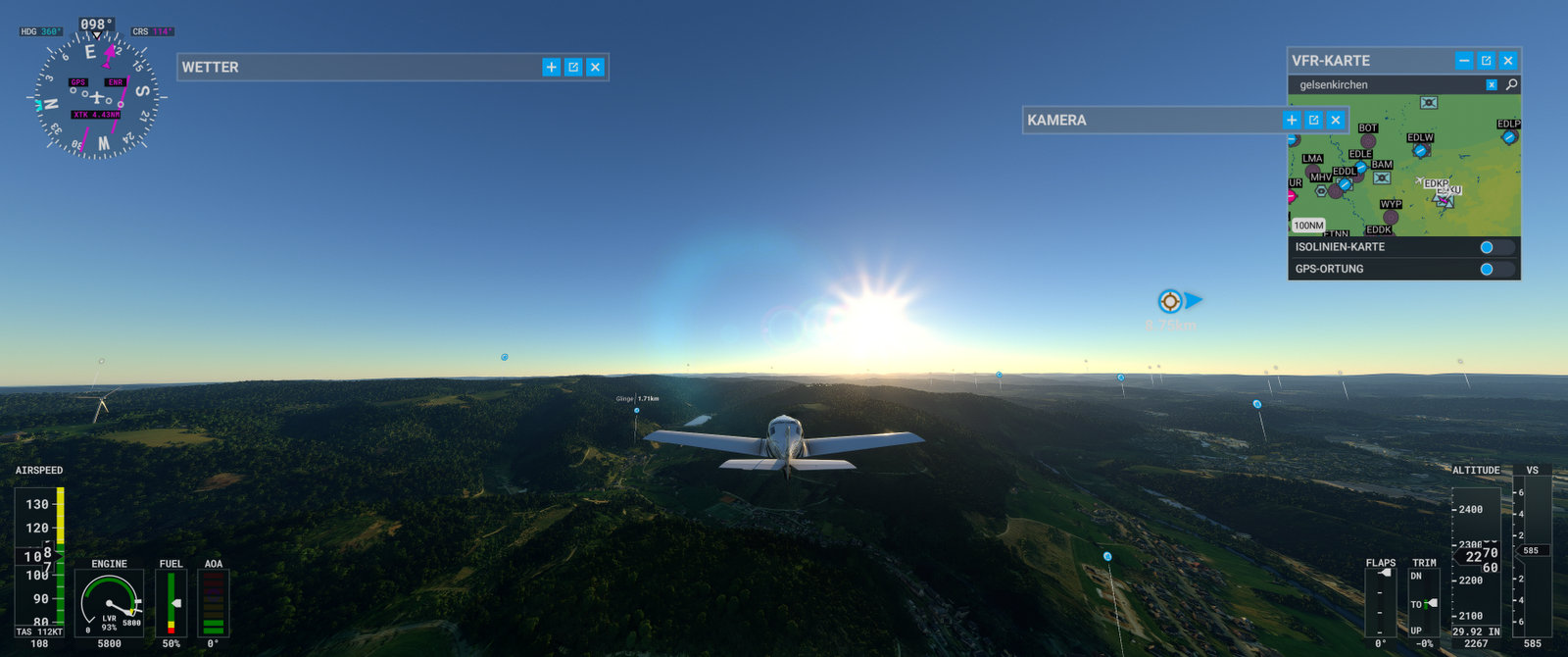Pop out the Kamera panel window
This screenshot has width=1568, height=657.
[1313, 120]
